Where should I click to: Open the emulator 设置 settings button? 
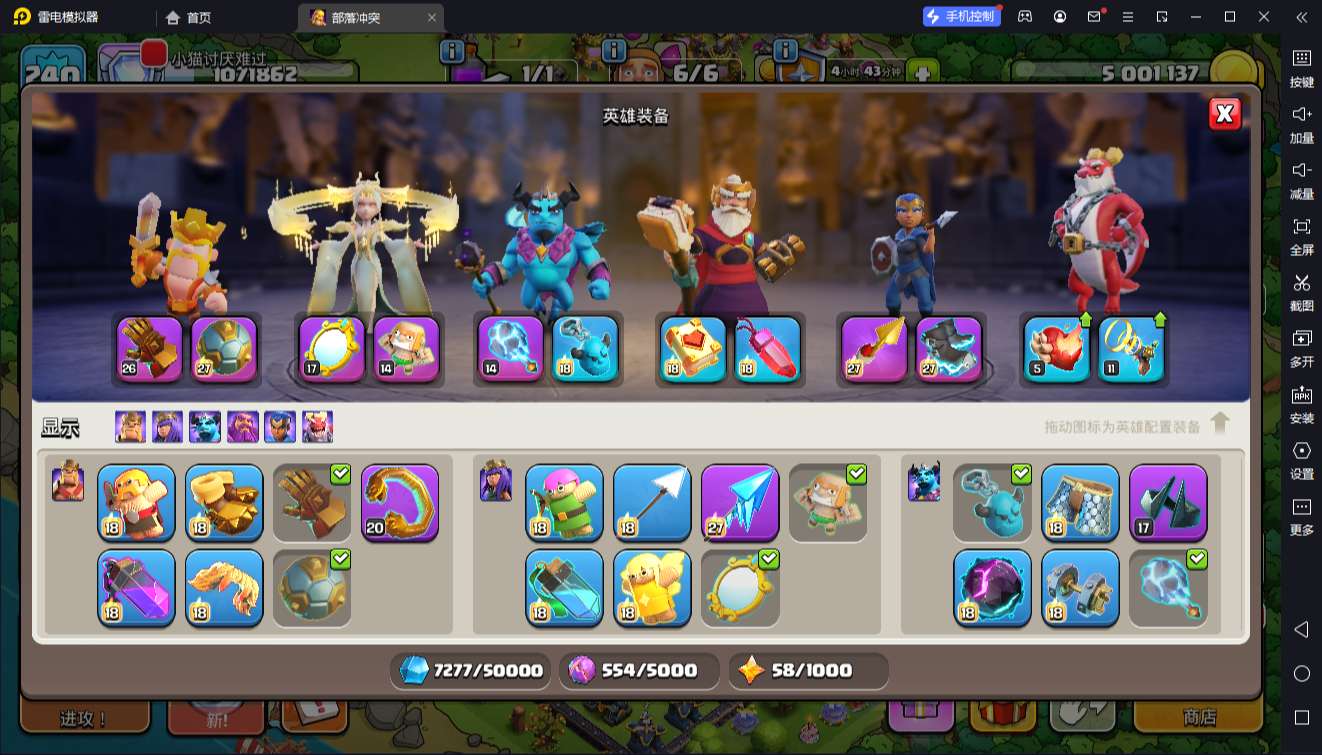(1301, 459)
